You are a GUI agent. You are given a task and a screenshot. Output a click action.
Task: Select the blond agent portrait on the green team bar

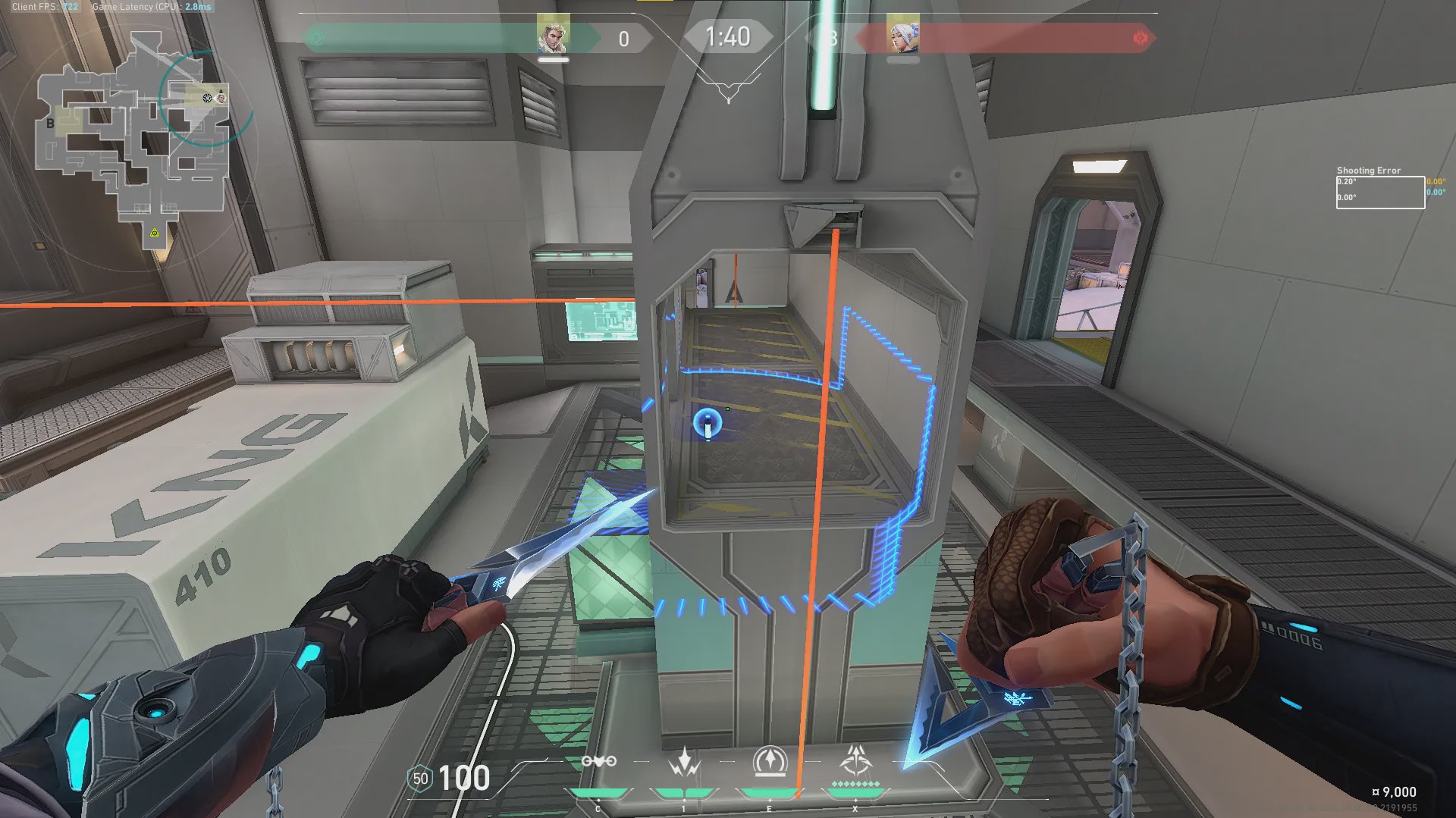pos(553,35)
